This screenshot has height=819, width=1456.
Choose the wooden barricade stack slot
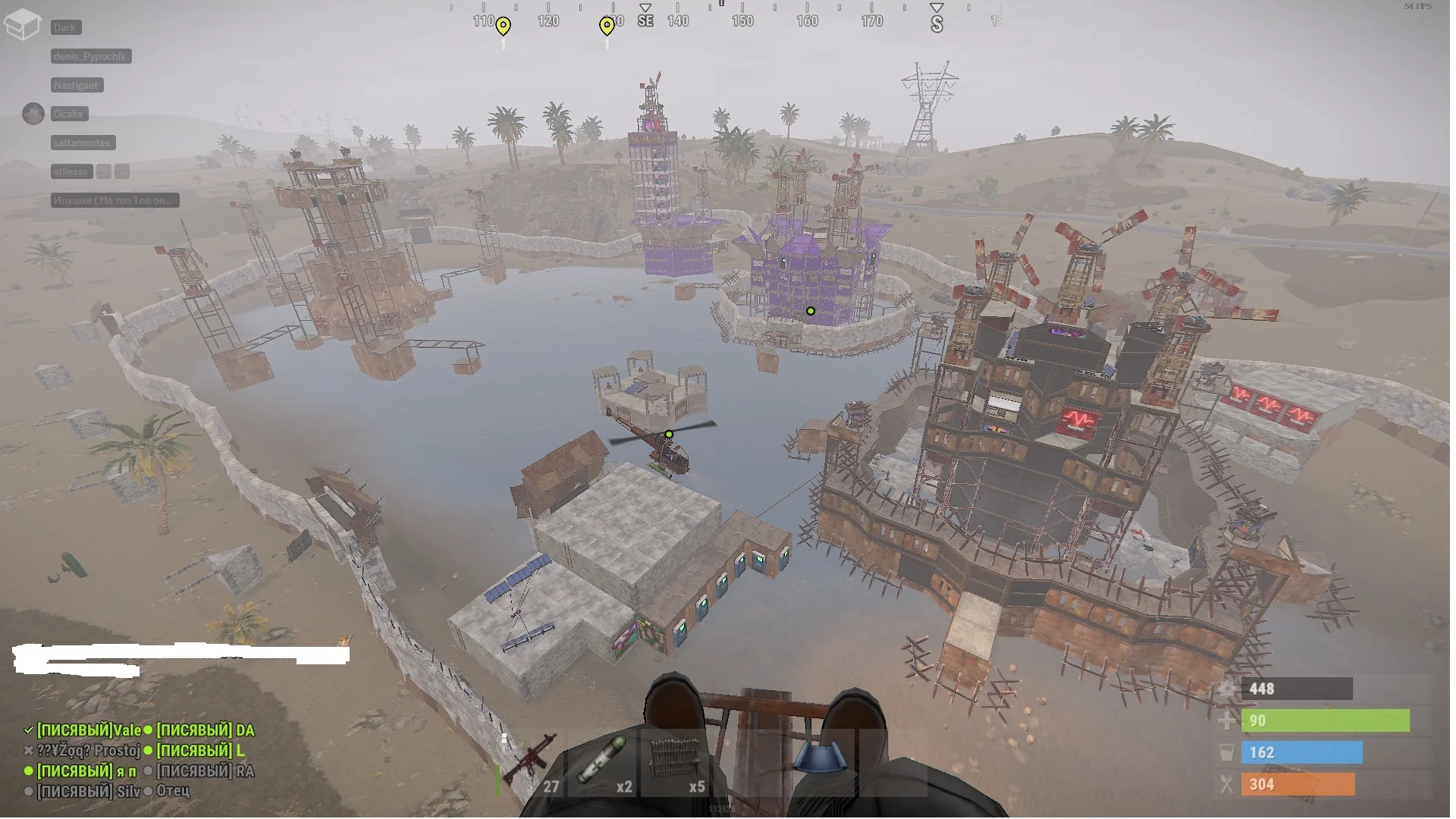click(675, 762)
